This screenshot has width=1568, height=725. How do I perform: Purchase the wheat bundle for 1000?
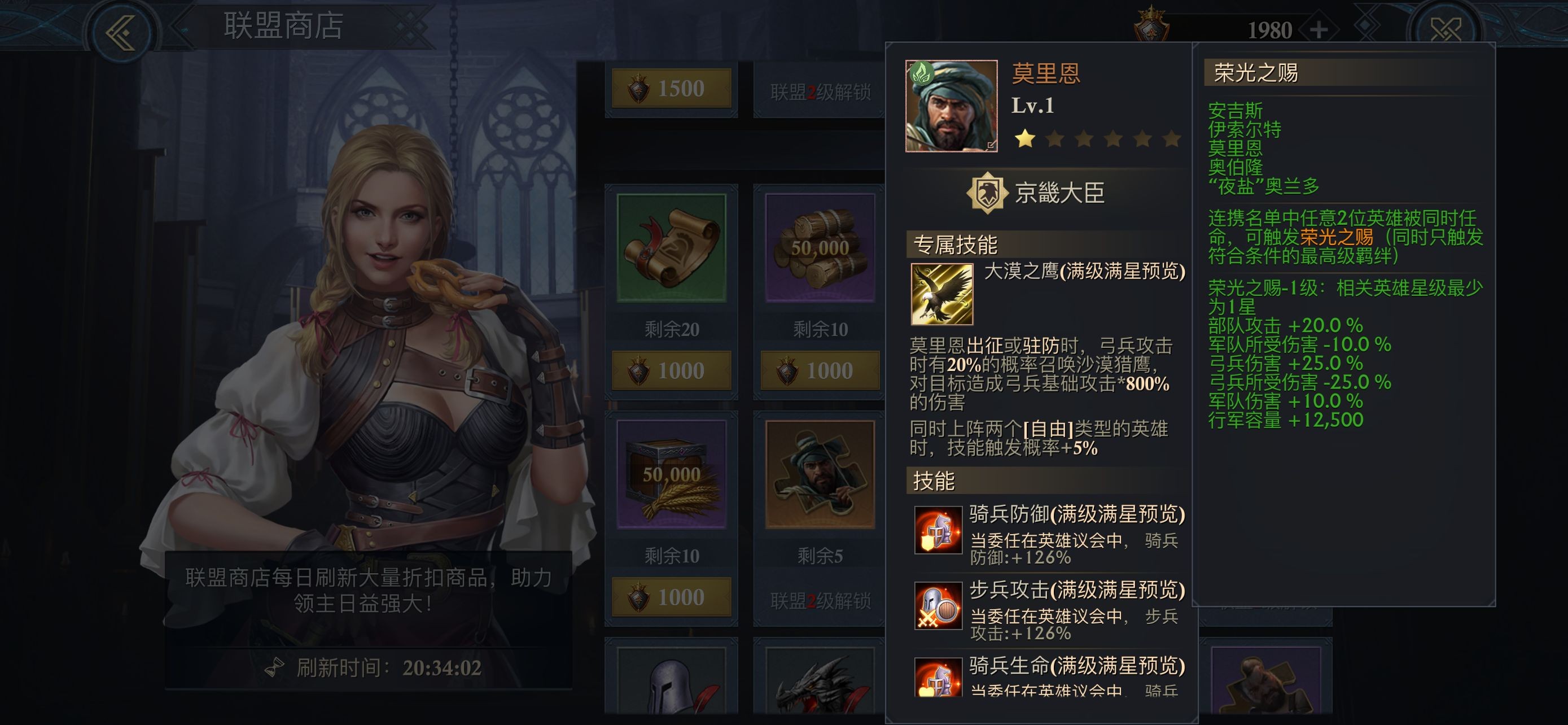671,597
